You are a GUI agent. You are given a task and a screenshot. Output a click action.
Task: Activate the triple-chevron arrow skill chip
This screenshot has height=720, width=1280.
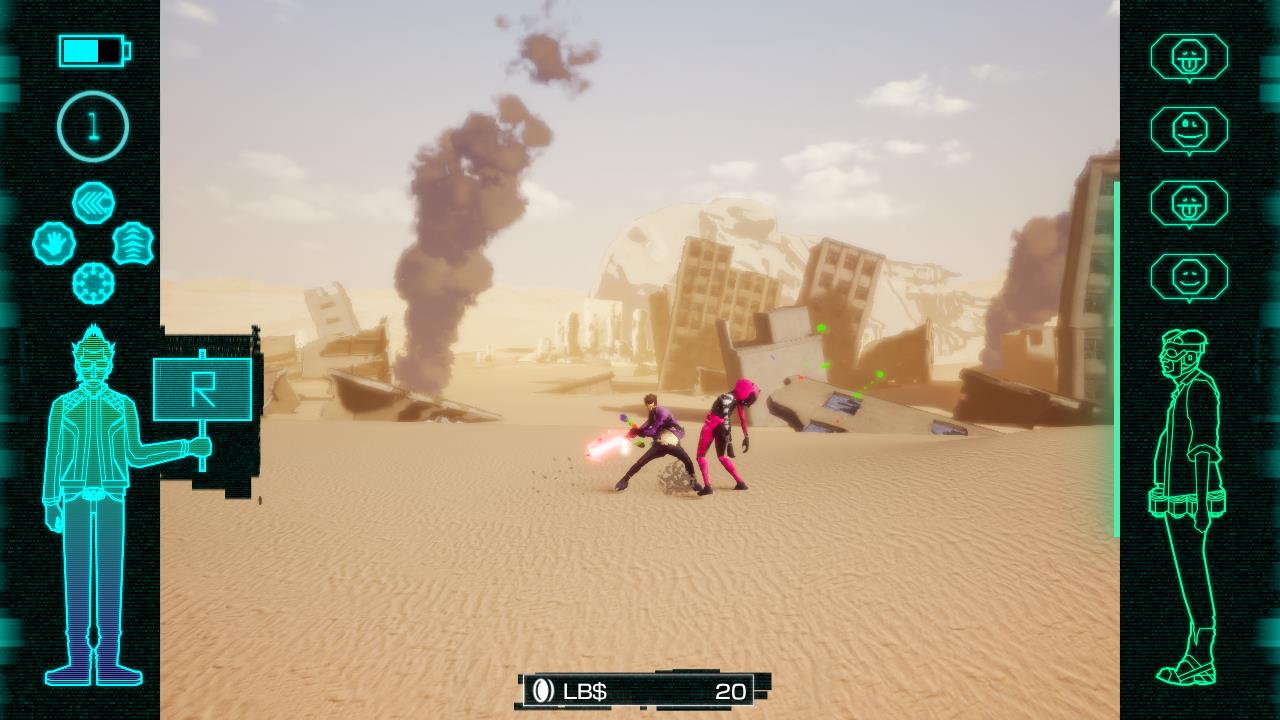tap(93, 203)
